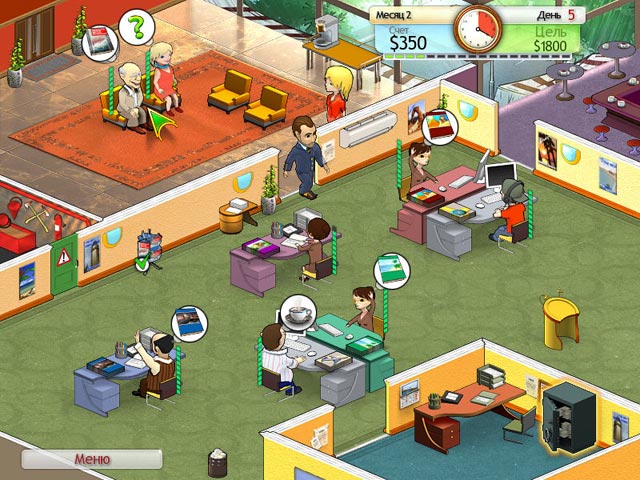Select the blue brochure request bubble
Viewport: 640px width, 480px height.
coord(186,322)
